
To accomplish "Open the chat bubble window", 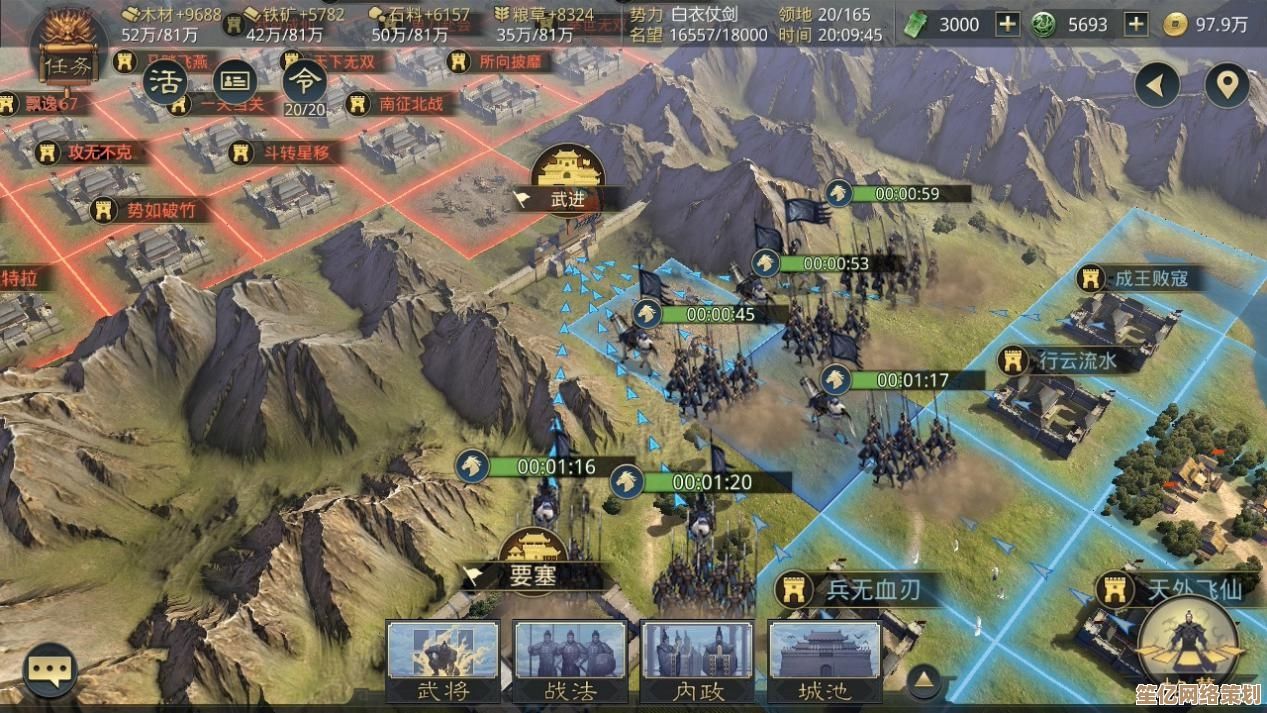I will pos(50,670).
